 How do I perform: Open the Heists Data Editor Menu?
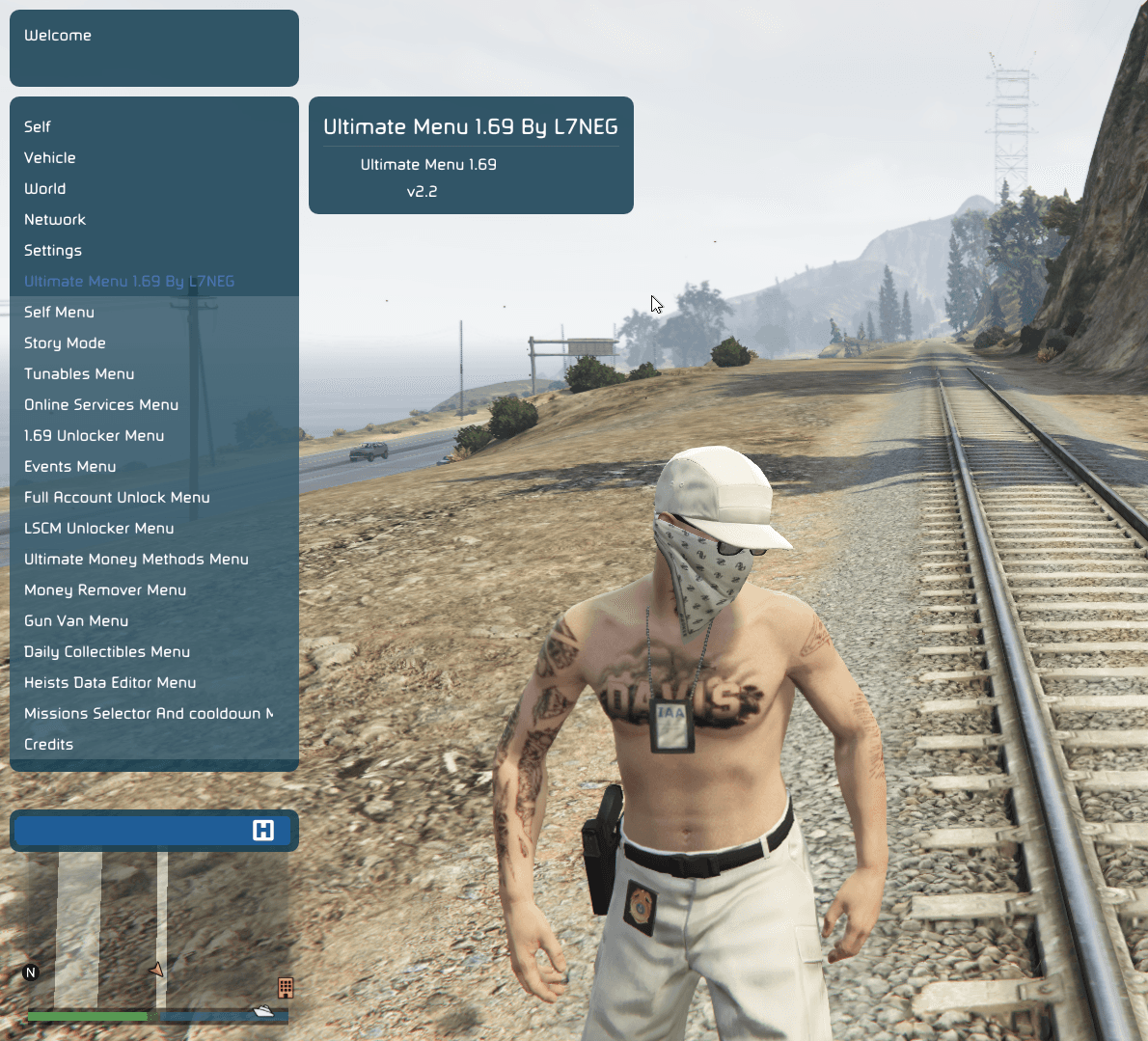pyautogui.click(x=110, y=682)
